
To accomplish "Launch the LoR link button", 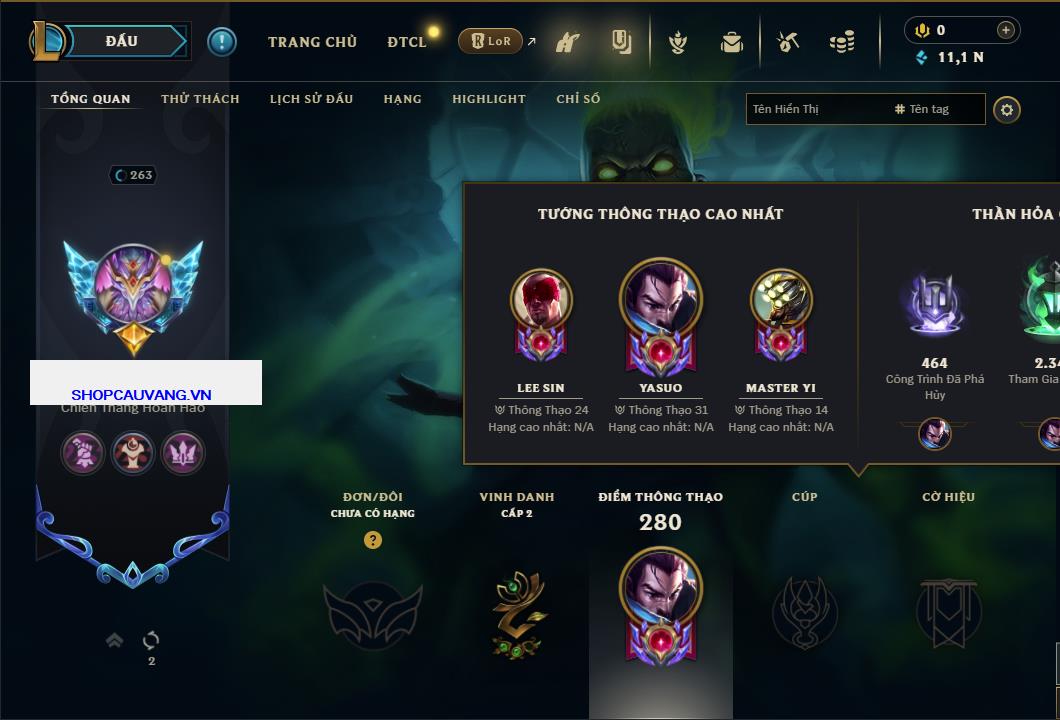I will [x=492, y=42].
